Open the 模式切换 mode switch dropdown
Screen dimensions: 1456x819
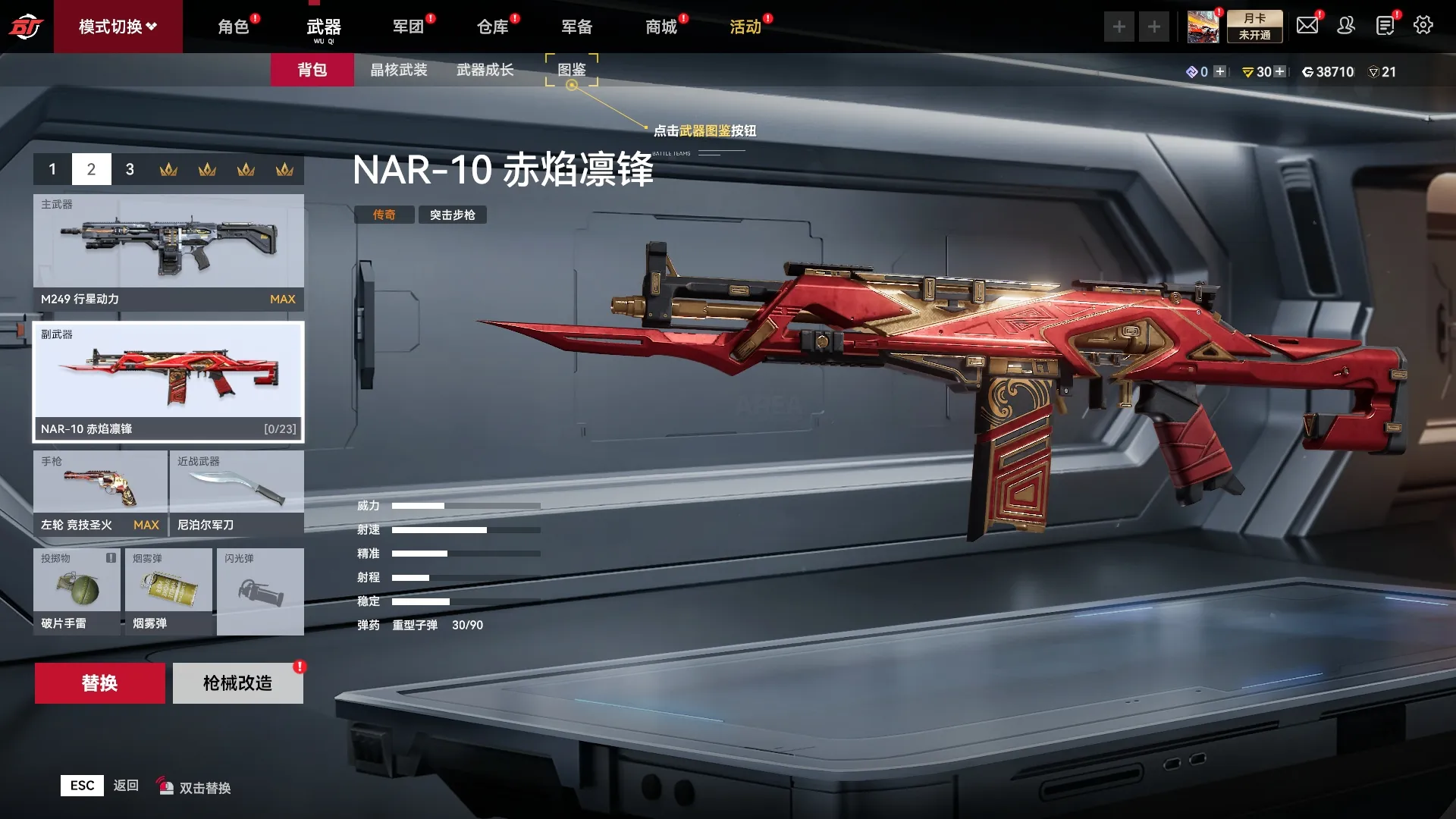(118, 27)
